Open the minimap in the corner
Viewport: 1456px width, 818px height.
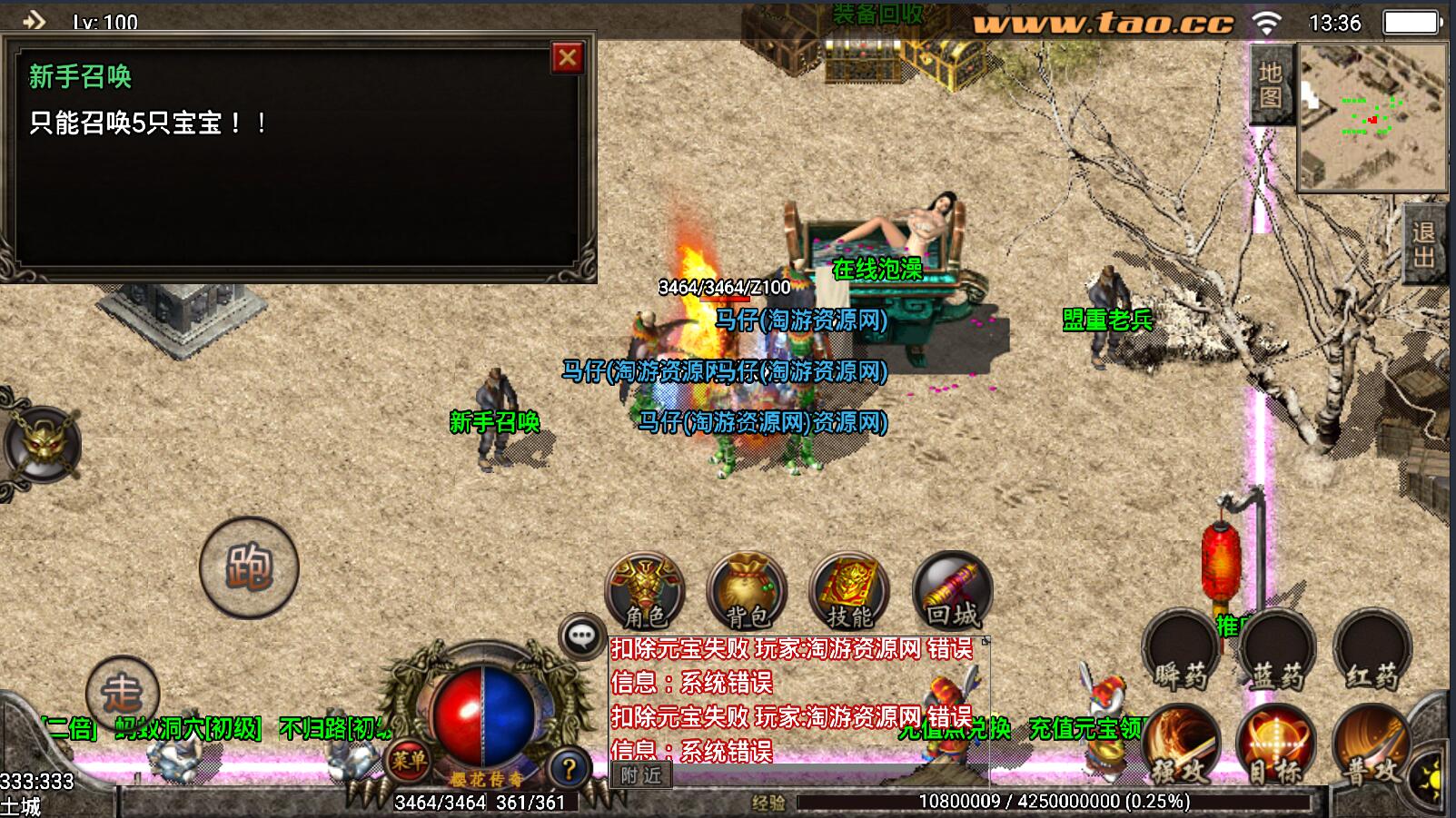(1372, 116)
